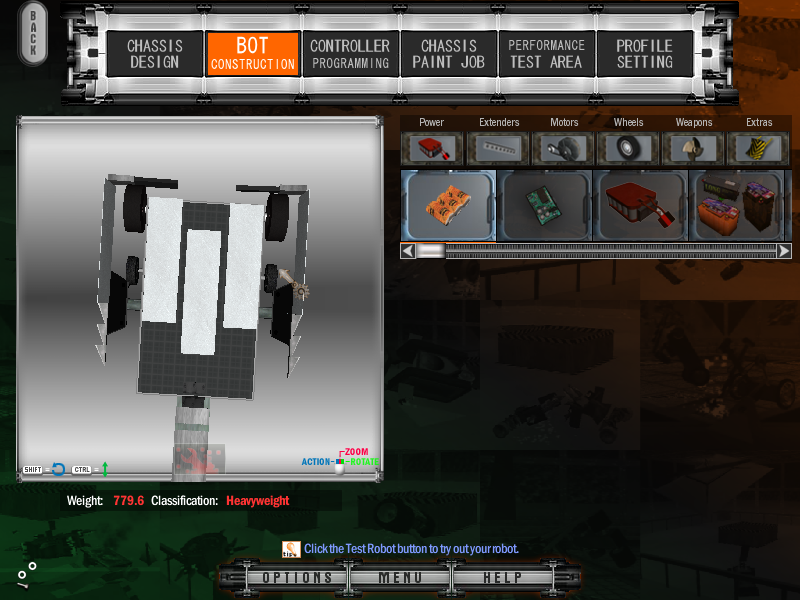Open the Controller Programming tab
The image size is (800, 600).
349,54
